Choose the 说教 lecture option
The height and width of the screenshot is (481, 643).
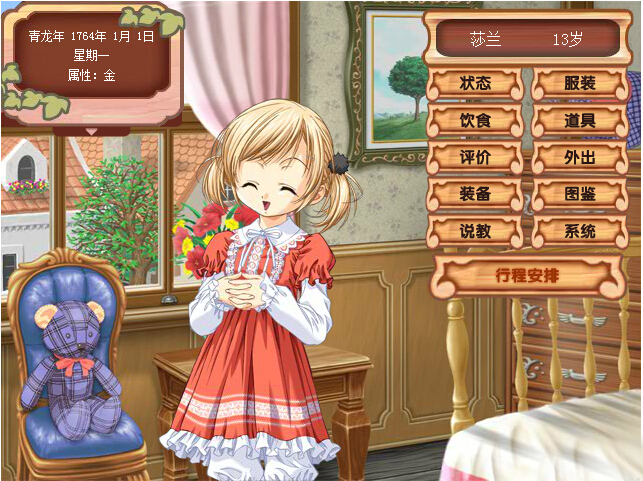[475, 231]
